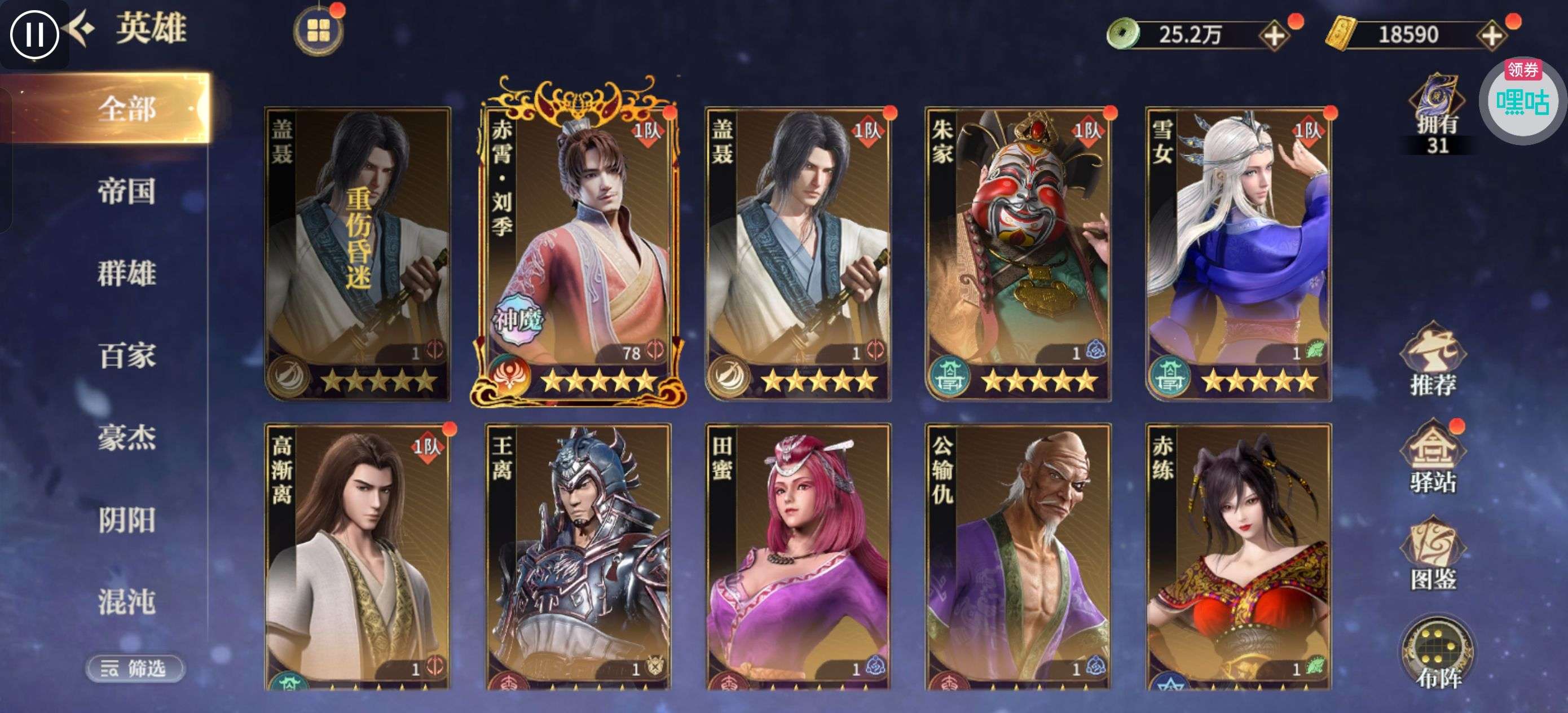The height and width of the screenshot is (713, 1568).
Task: Go back with the arrow beside 英雄
Action: 81,29
